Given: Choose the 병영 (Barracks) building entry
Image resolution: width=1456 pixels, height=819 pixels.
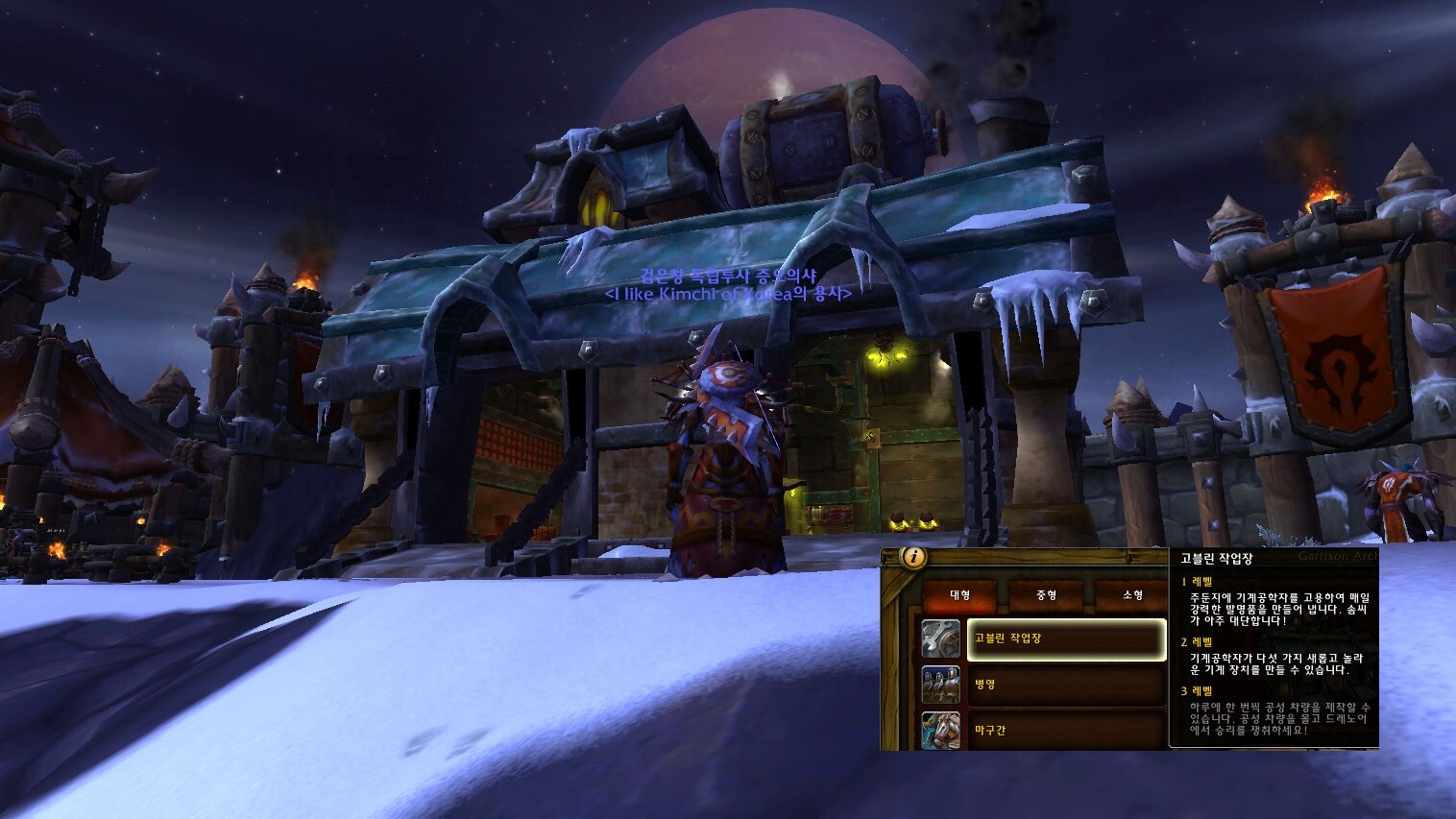Looking at the screenshot, I should point(1066,685).
